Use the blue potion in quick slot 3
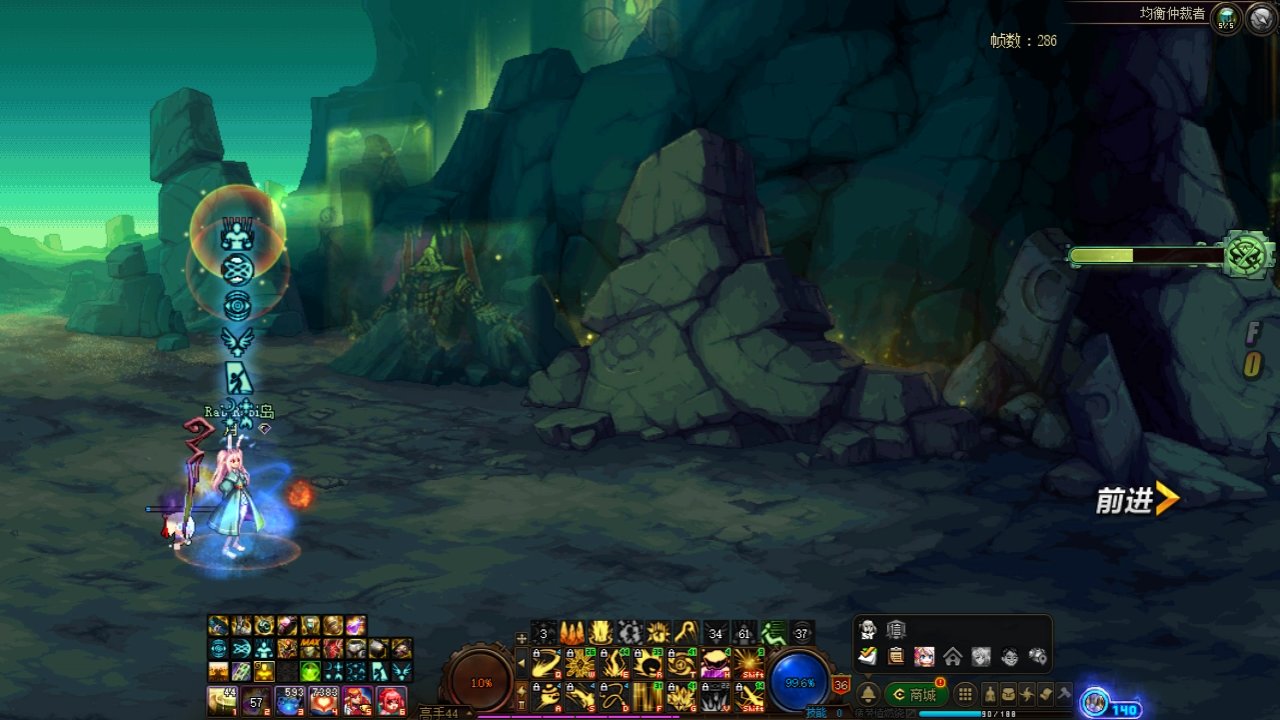The width and height of the screenshot is (1280, 720). (x=289, y=700)
